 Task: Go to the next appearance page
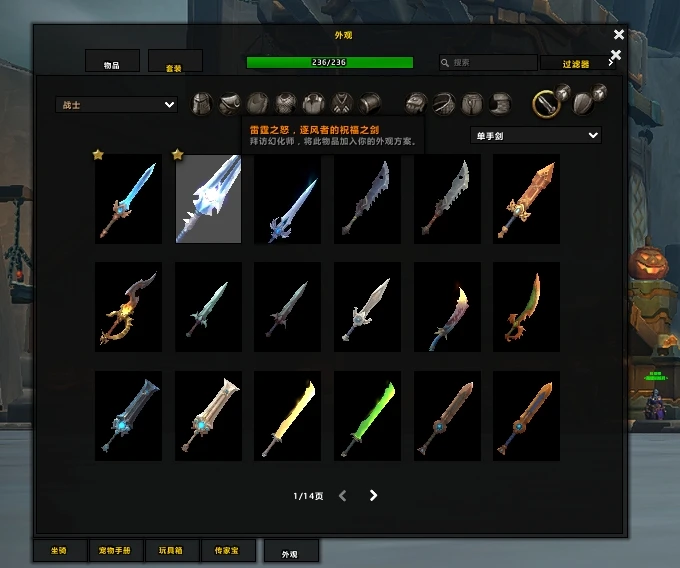tap(373, 495)
